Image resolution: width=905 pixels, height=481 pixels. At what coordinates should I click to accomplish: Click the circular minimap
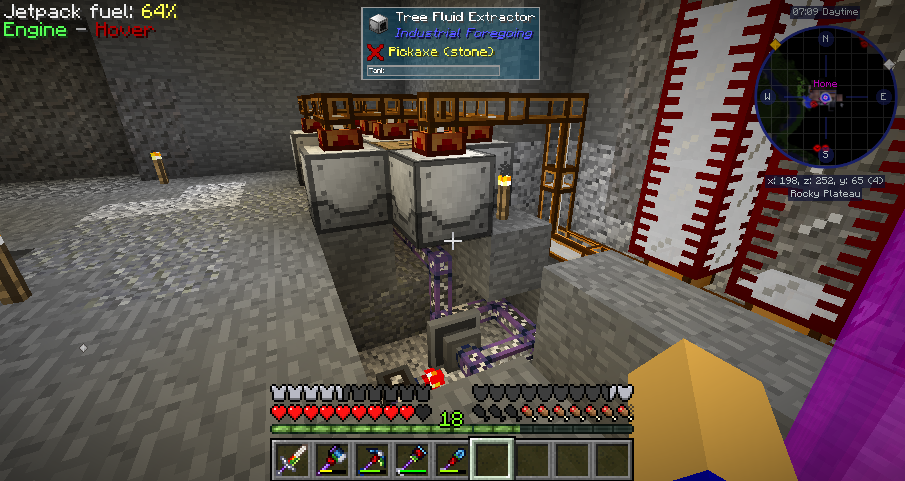826,98
